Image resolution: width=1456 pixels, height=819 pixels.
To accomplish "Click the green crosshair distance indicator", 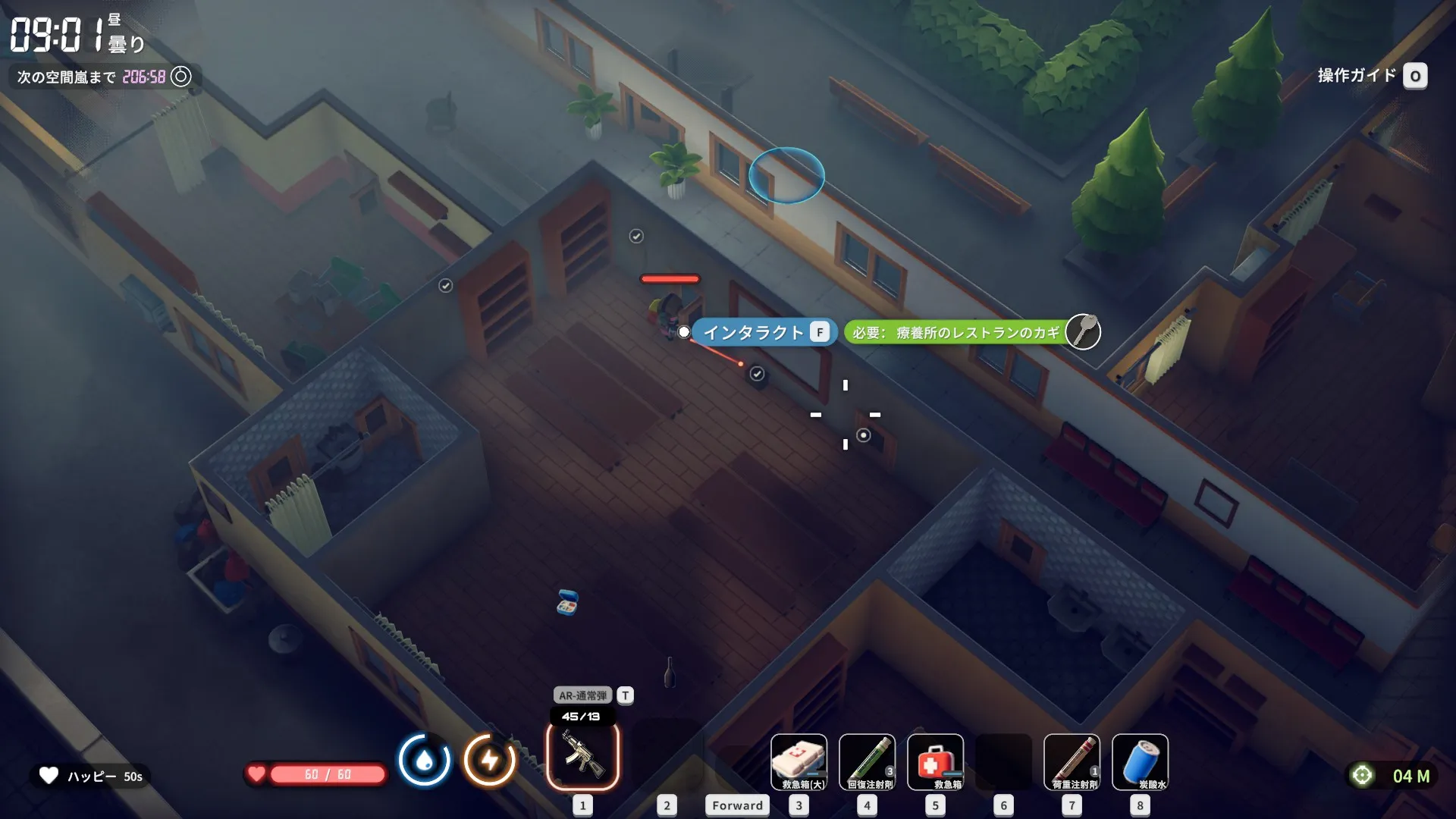I will [x=1363, y=776].
